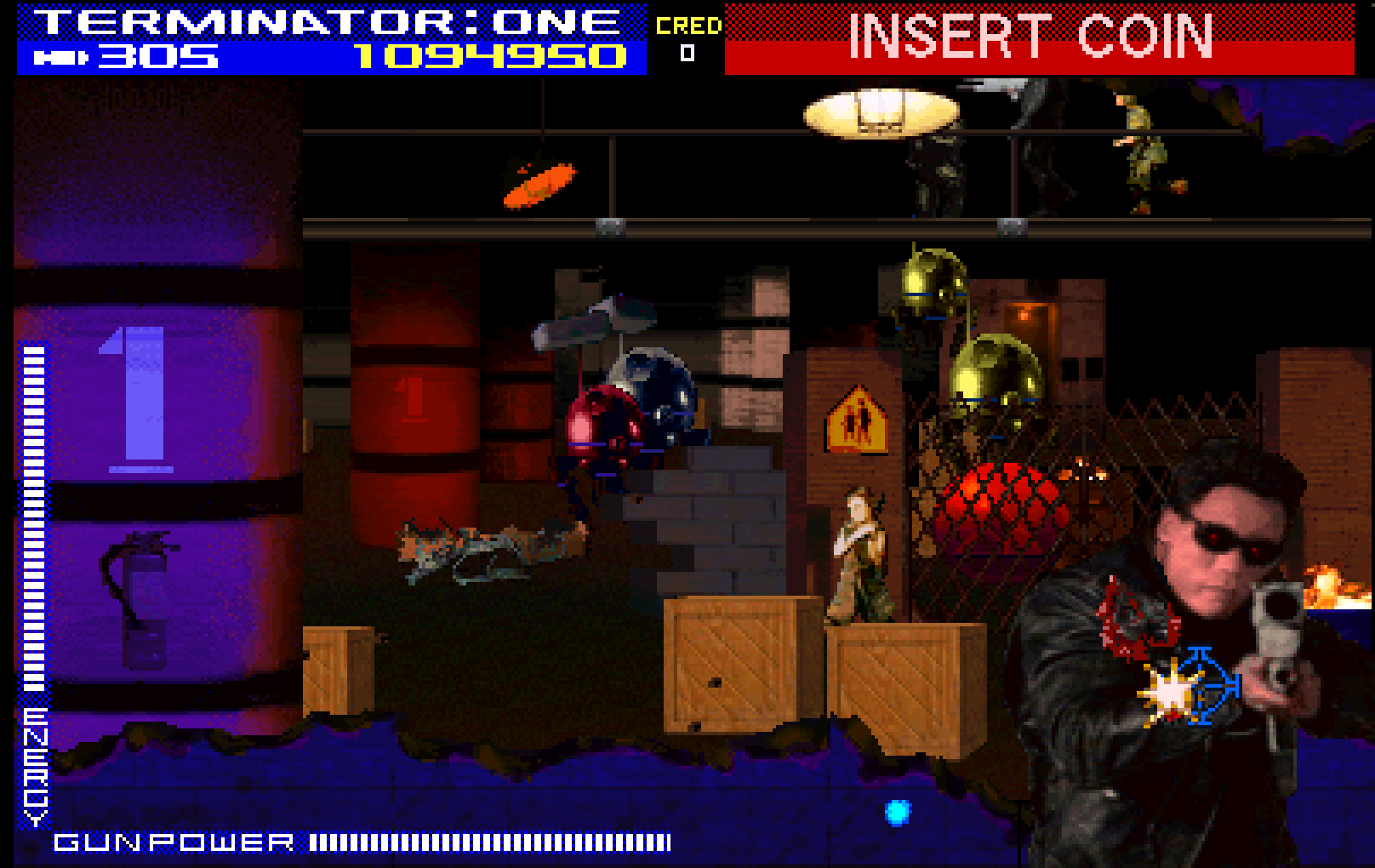Click the glowing blue power-up orb on the ground
Screen dimensions: 1375x868
(899, 810)
